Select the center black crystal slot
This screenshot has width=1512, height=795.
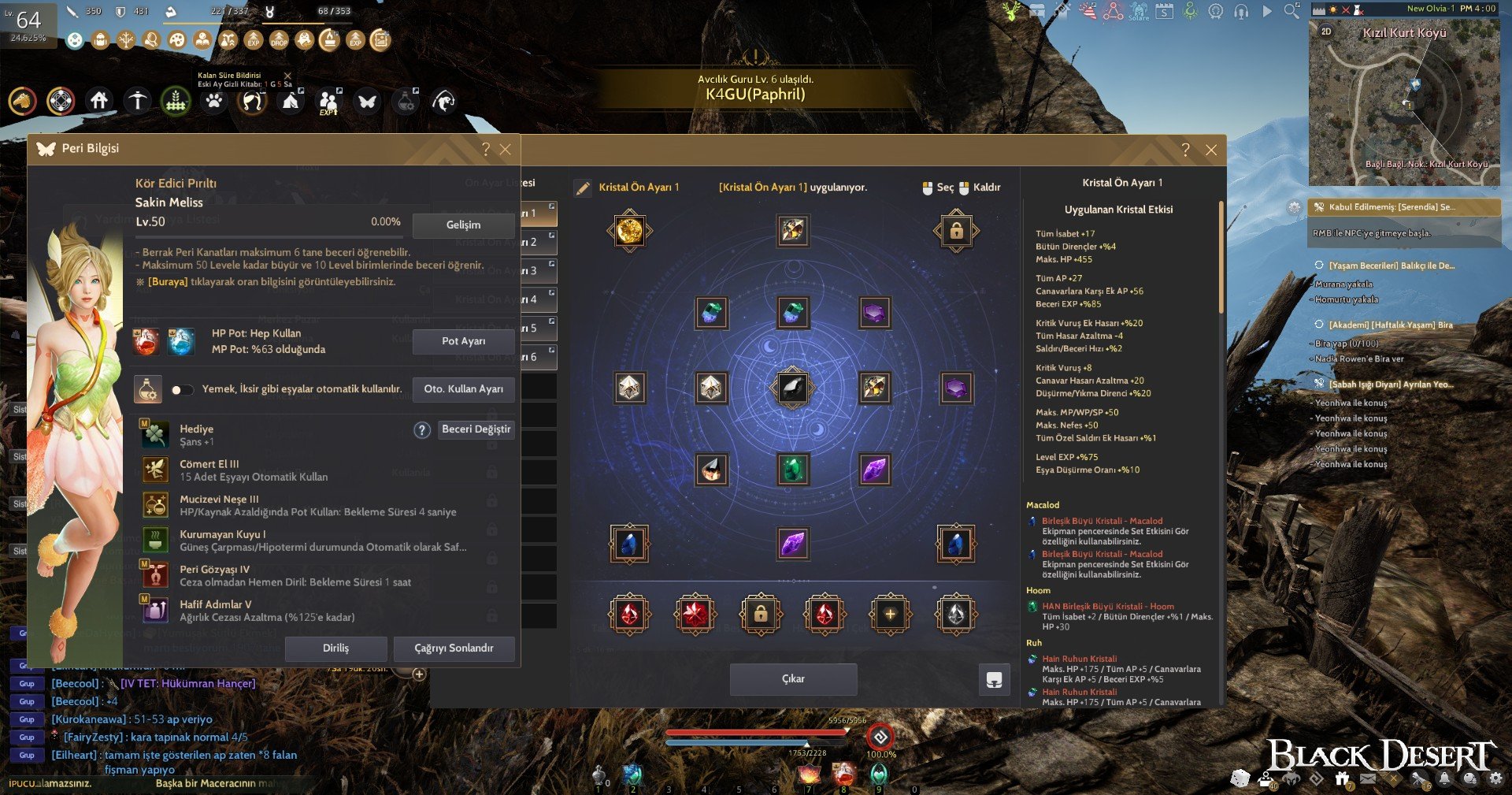click(x=793, y=388)
